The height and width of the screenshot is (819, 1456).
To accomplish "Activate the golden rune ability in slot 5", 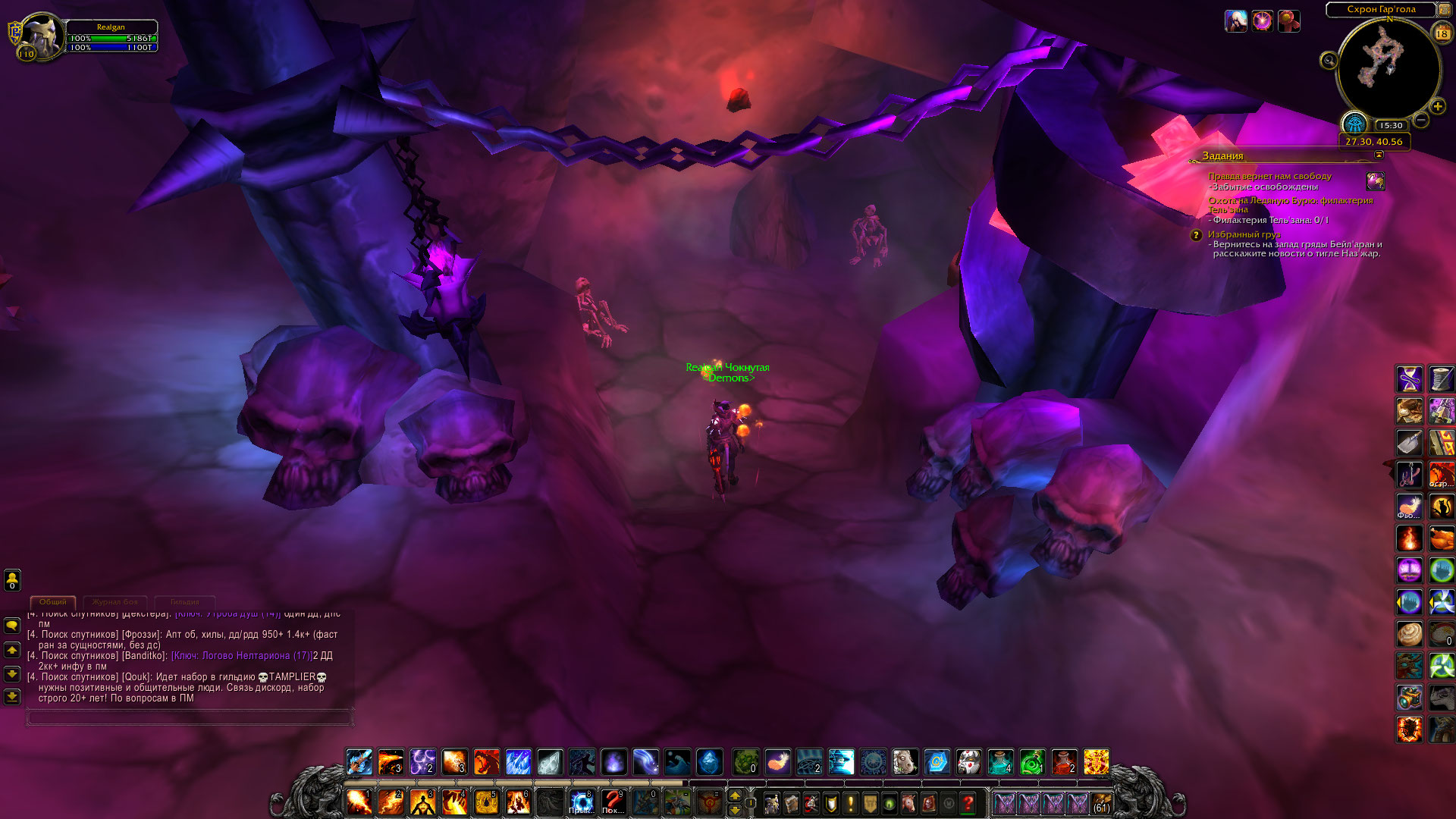I will (486, 802).
